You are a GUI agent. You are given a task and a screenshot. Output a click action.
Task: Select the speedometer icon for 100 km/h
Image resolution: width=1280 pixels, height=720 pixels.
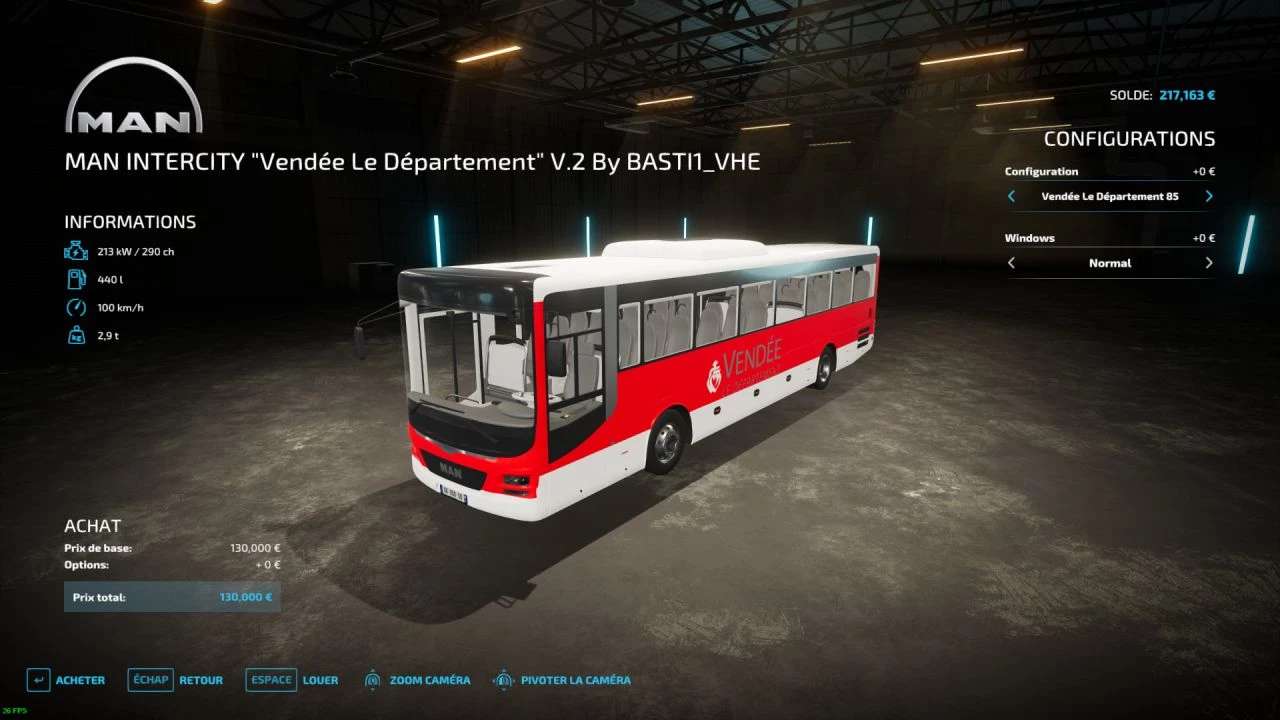[x=75, y=307]
